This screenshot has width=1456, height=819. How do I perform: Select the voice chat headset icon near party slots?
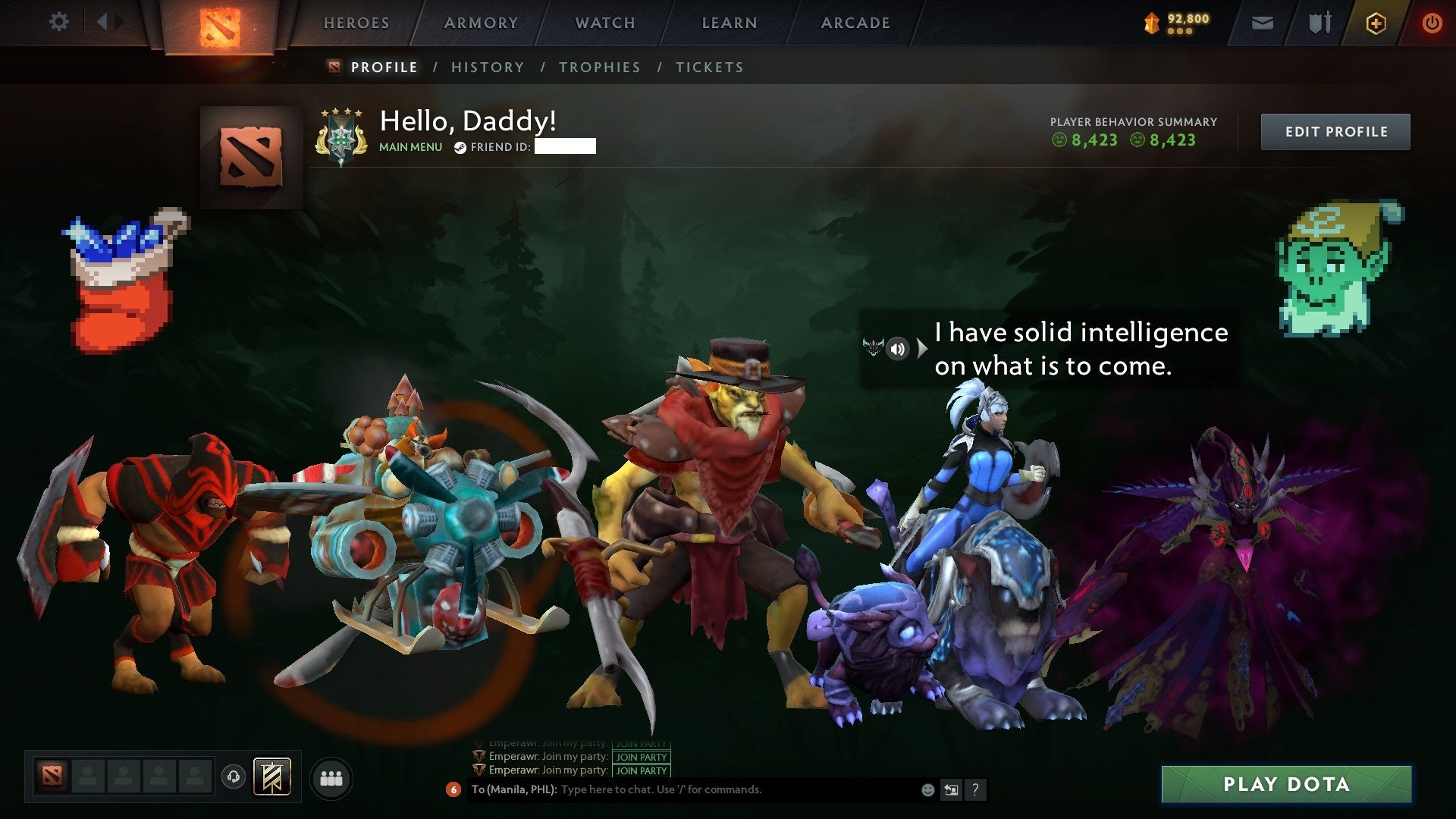coord(233,776)
